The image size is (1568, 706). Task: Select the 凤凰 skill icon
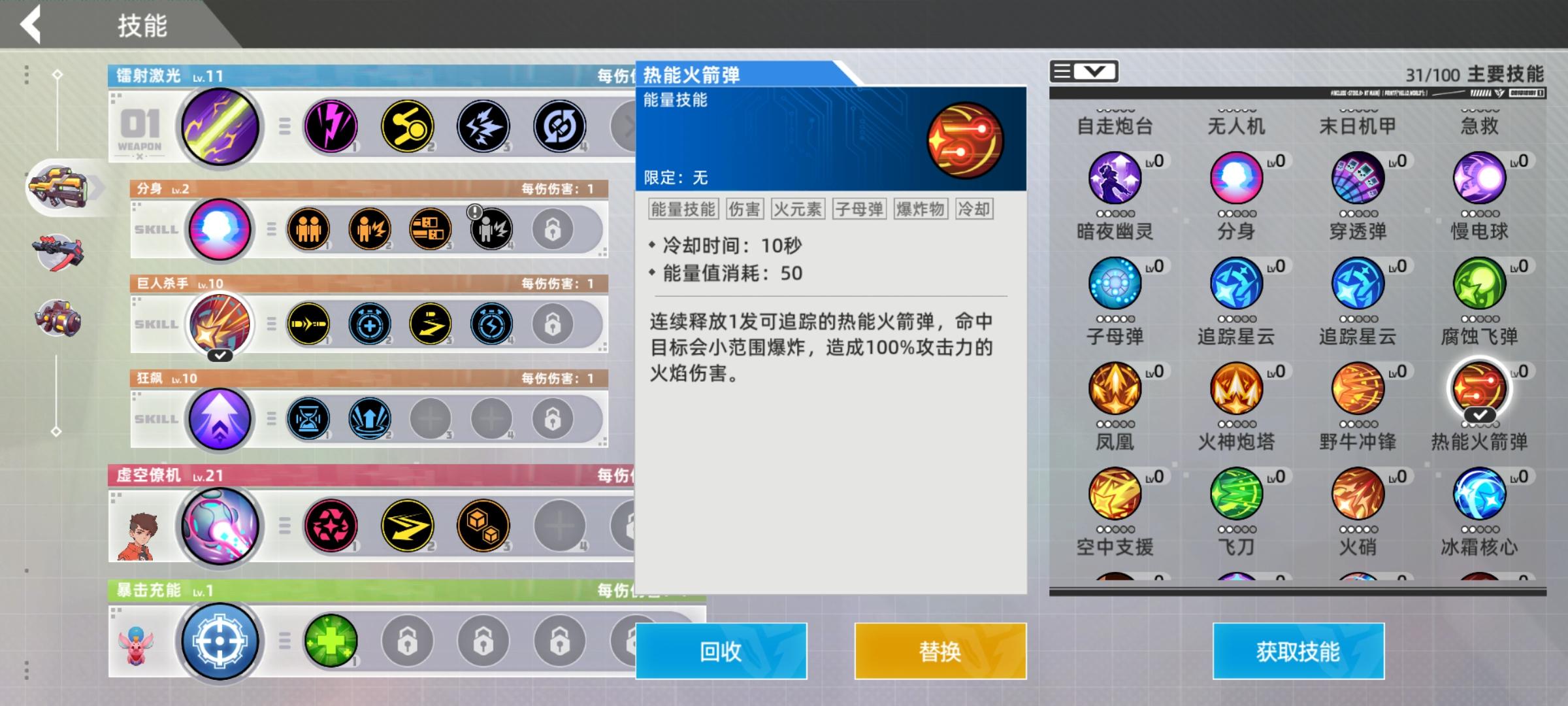tap(1113, 389)
